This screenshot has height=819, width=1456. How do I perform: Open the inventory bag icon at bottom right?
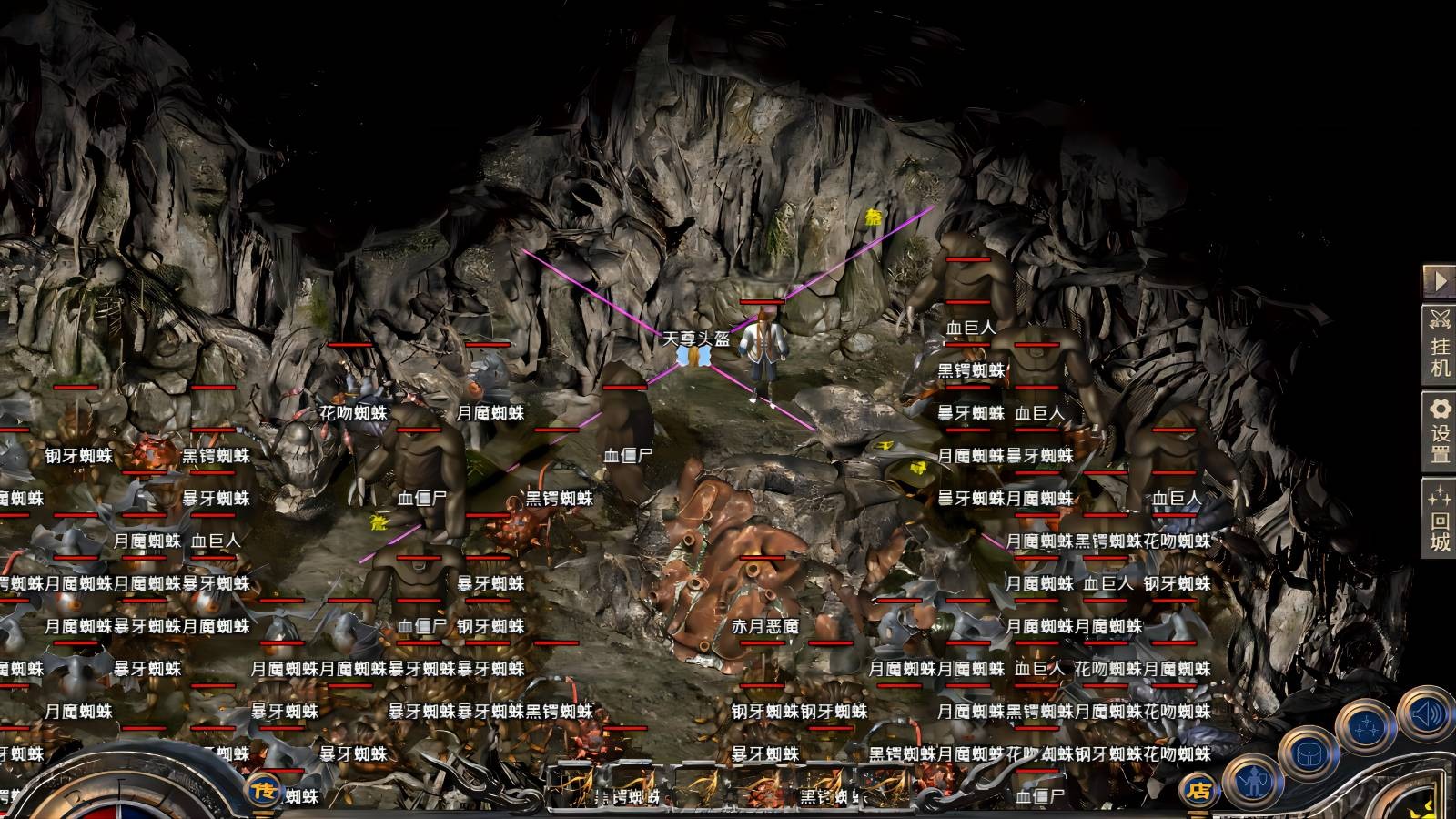[1309, 755]
